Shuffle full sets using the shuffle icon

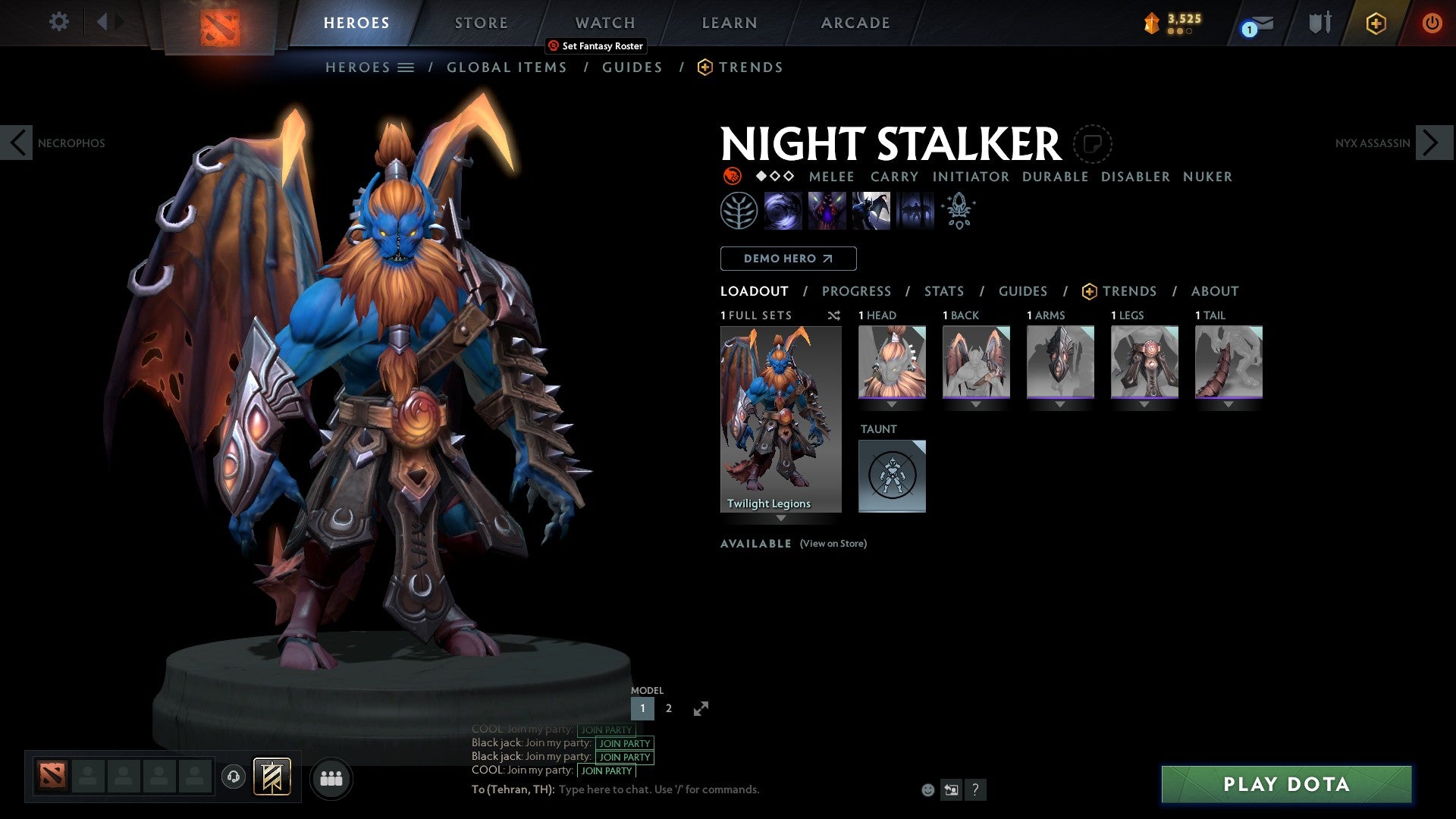(834, 315)
